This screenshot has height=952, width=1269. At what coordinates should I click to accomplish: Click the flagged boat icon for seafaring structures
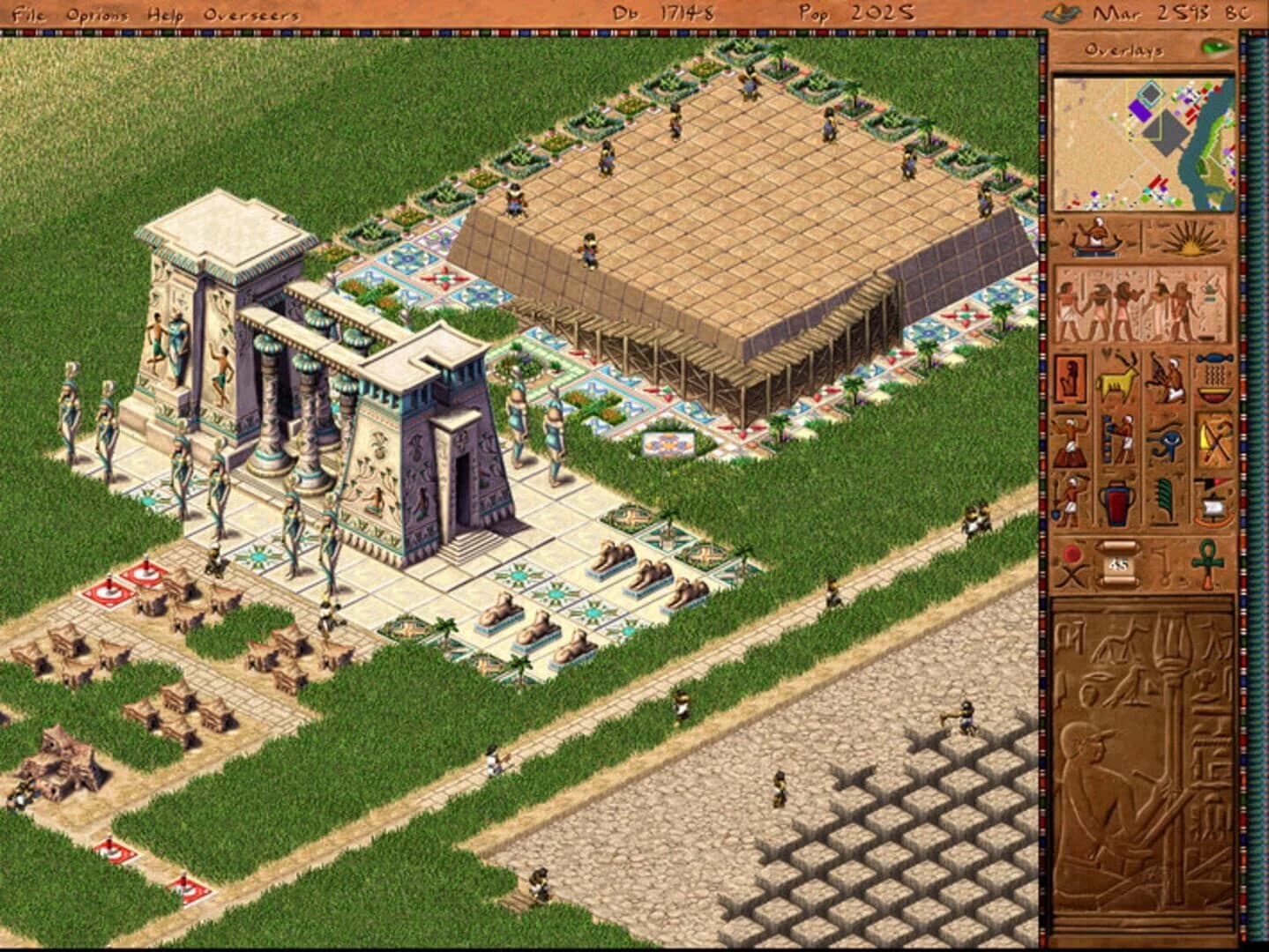coord(1212,499)
